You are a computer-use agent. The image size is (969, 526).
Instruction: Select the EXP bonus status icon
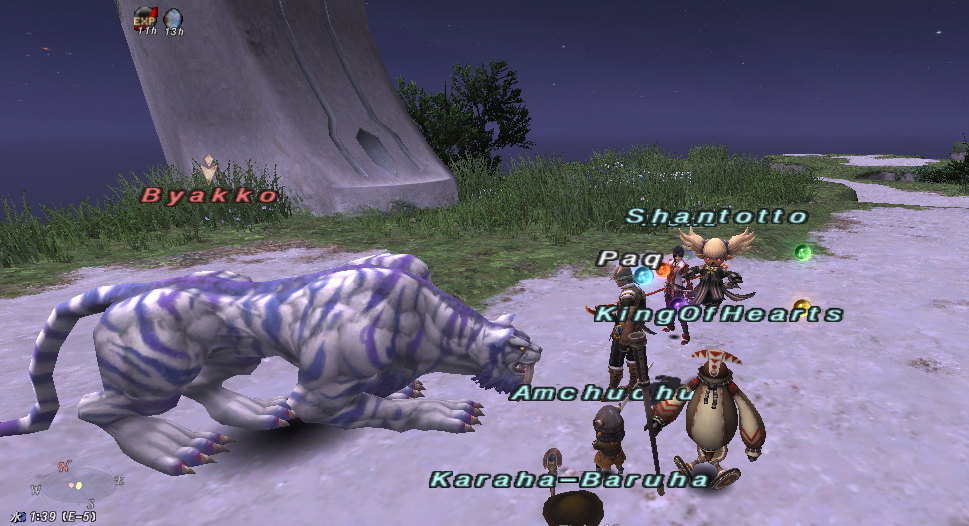(145, 17)
